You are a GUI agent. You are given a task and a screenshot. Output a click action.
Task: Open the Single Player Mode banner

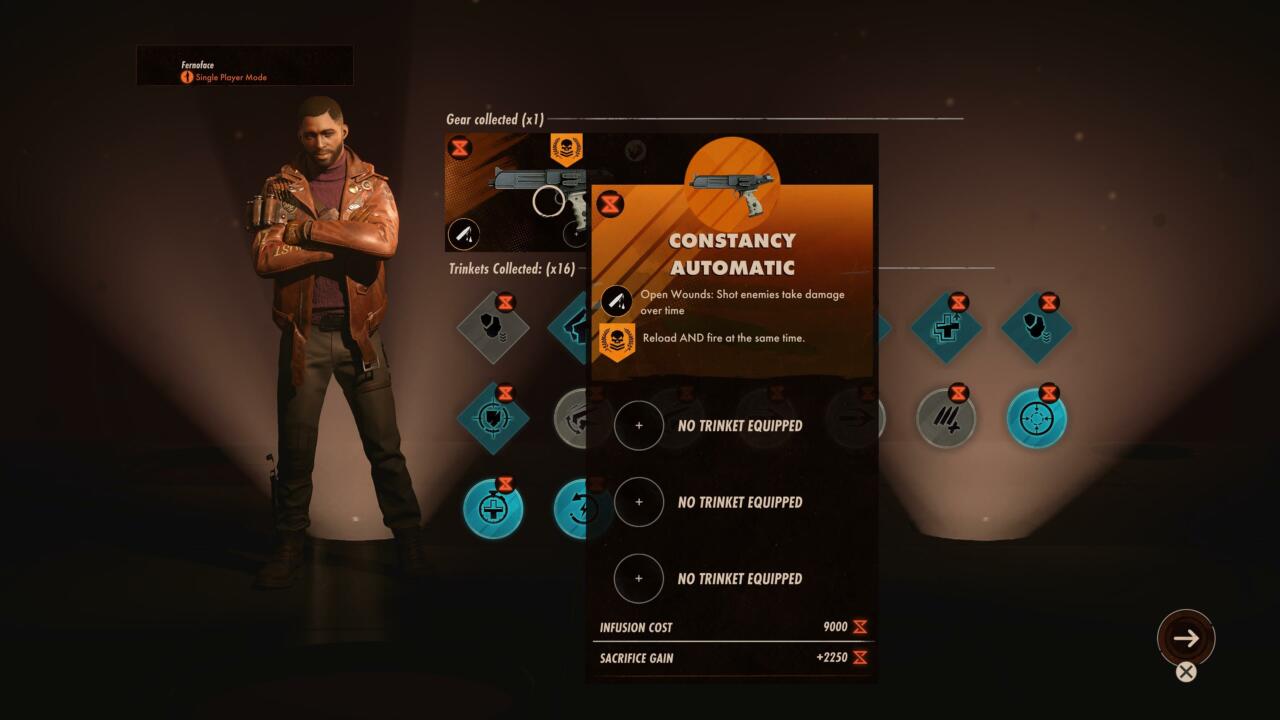(245, 63)
